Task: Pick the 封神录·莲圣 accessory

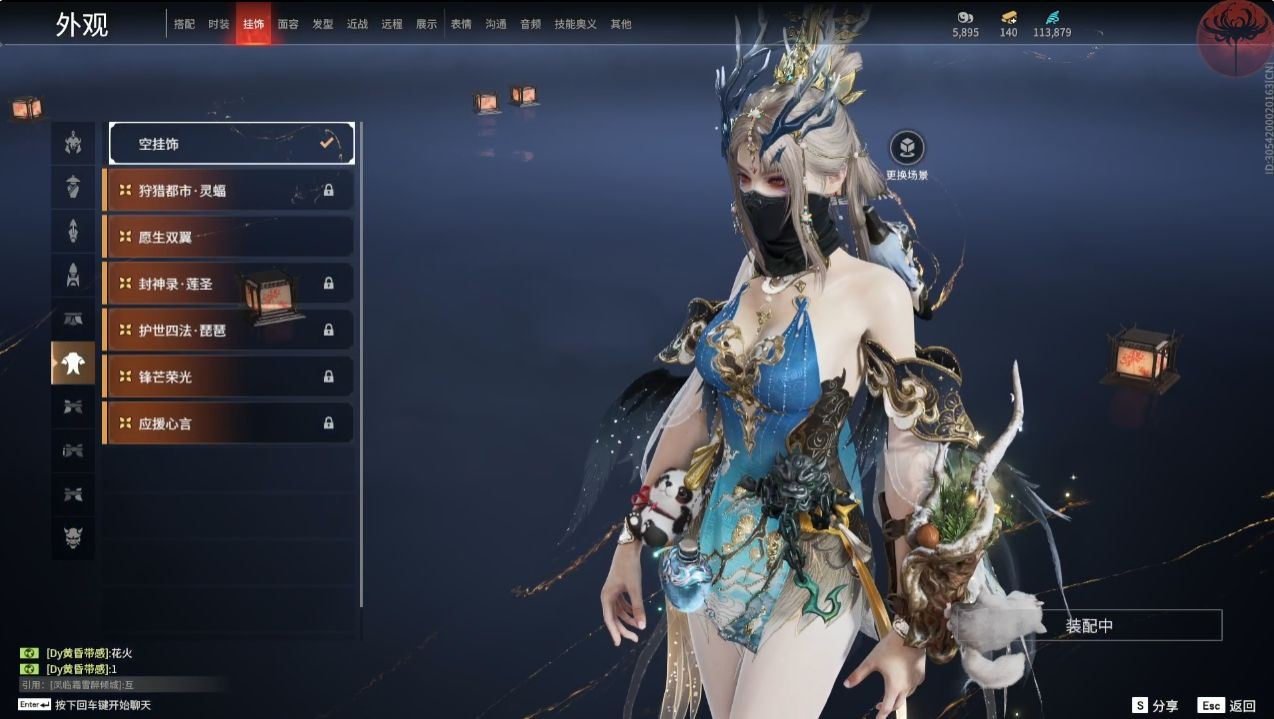Action: 229,284
